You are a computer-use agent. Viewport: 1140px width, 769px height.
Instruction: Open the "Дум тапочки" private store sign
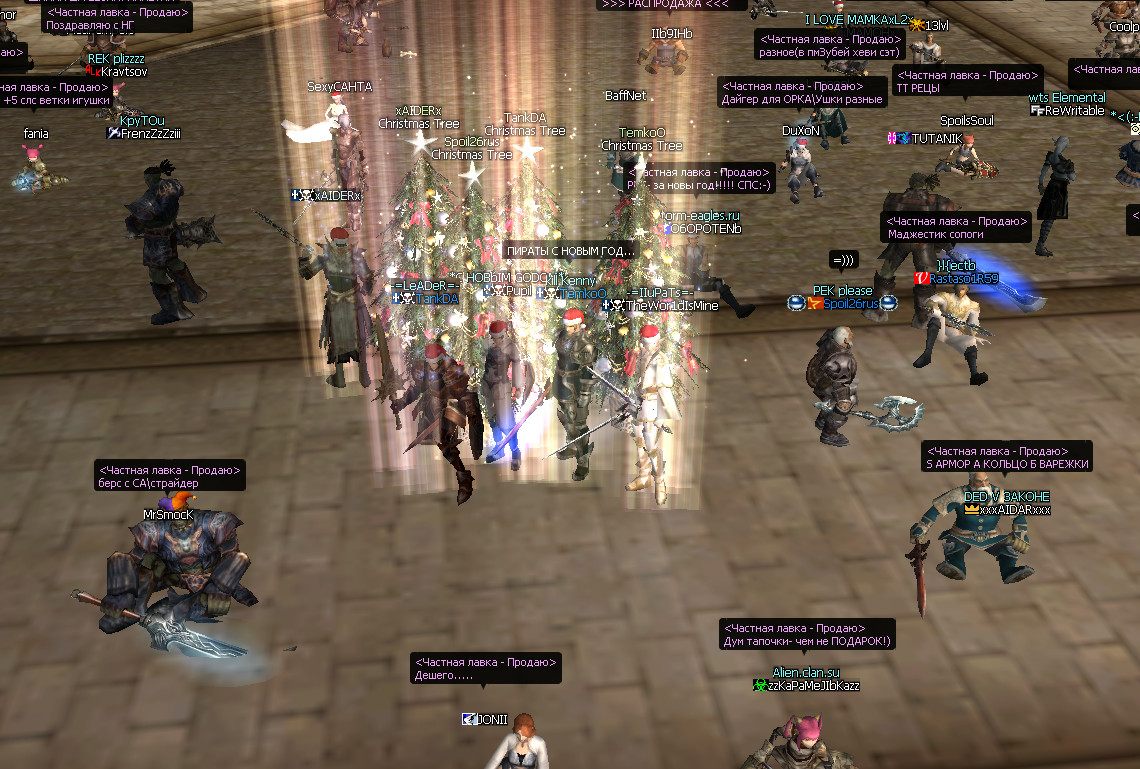[806, 634]
